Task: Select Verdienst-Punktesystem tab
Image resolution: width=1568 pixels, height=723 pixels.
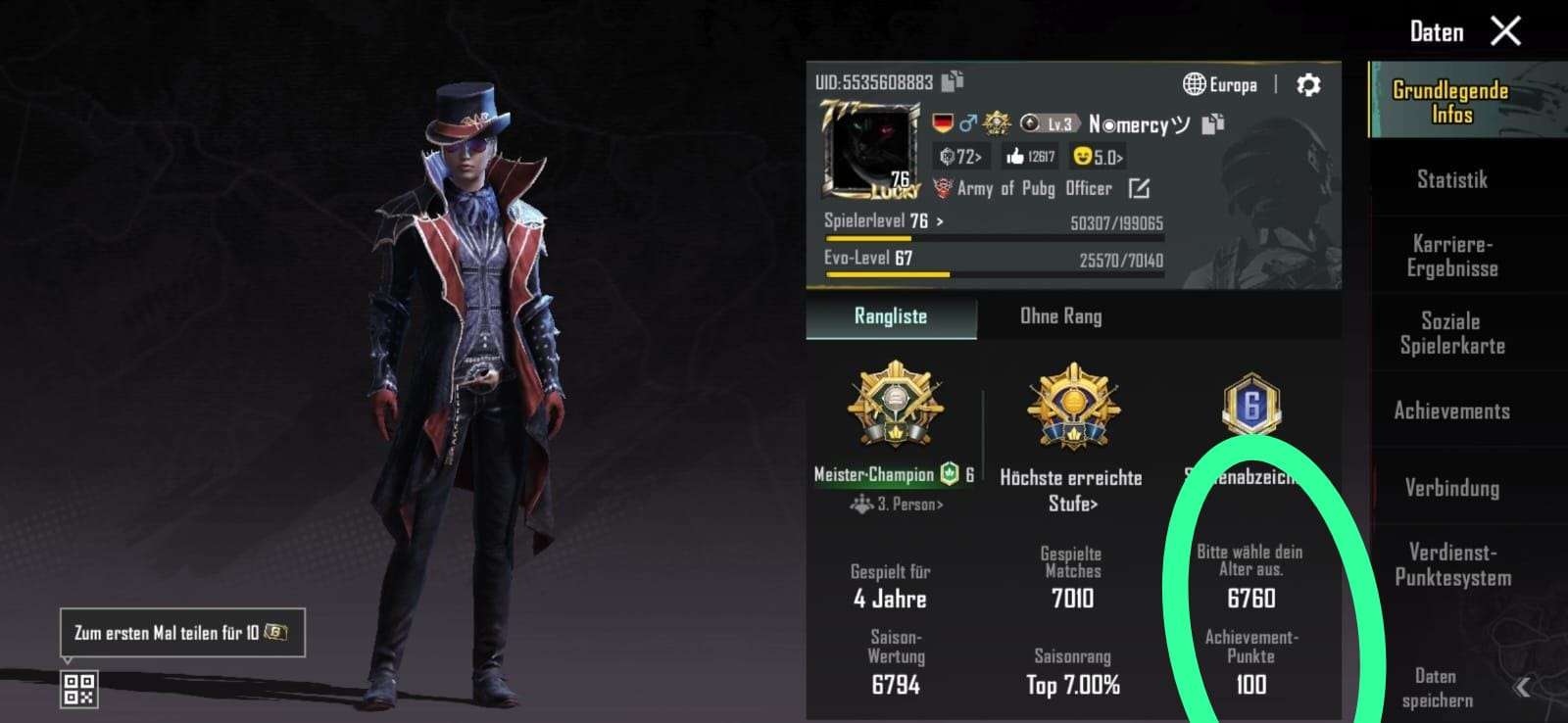Action: click(1451, 564)
